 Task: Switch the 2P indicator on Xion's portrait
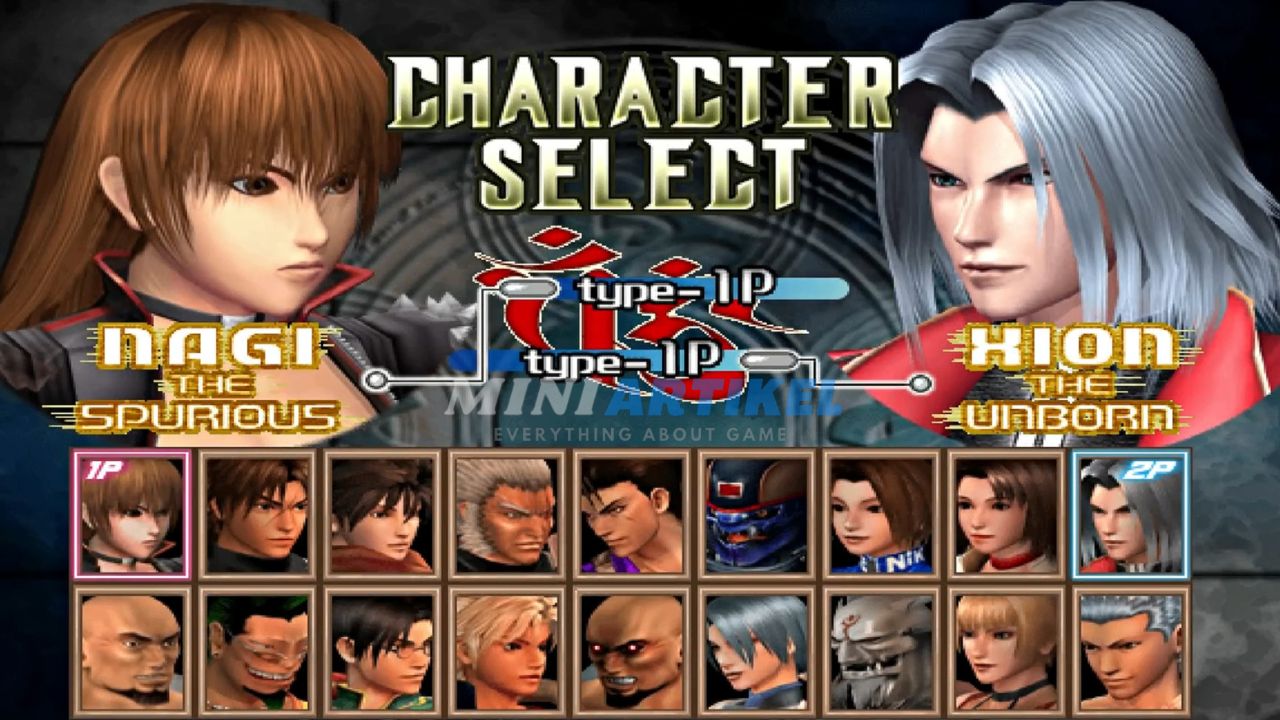(1149, 470)
